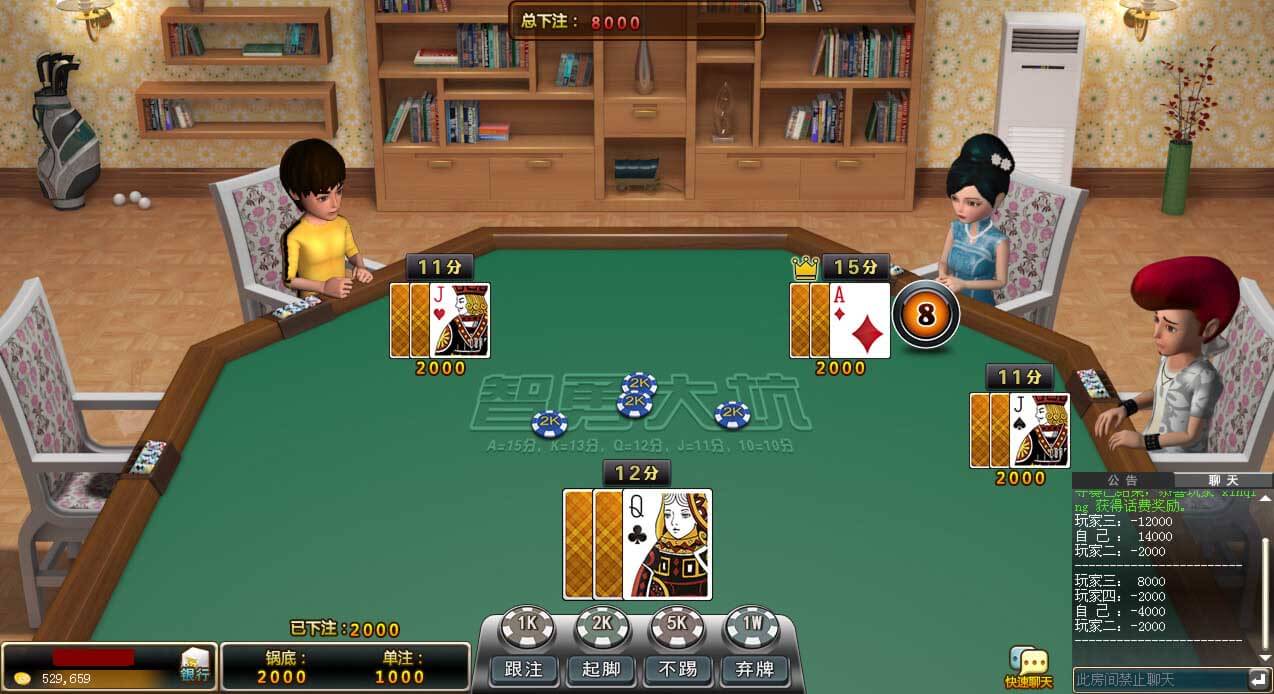Fold with the 弃牌 button

(x=754, y=669)
